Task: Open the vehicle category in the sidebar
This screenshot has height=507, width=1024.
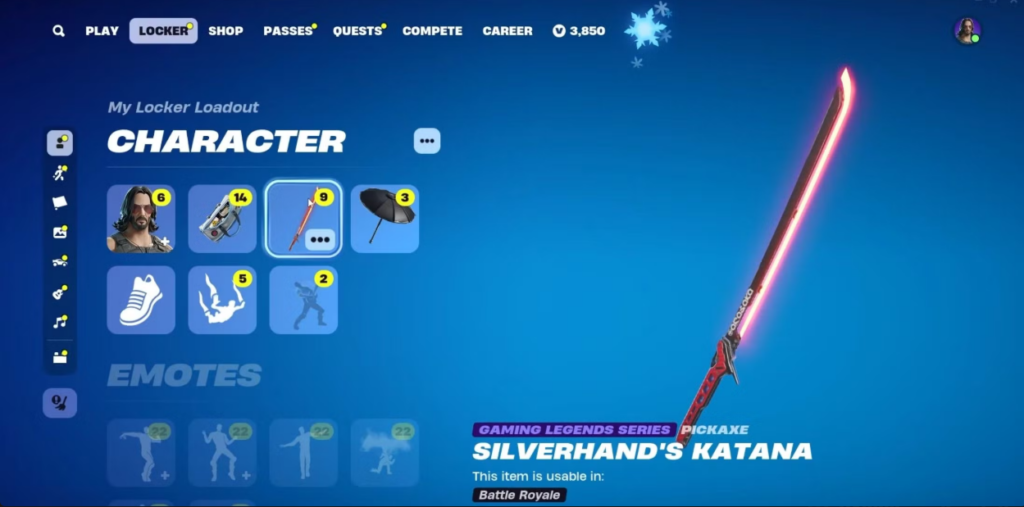Action: coord(60,262)
